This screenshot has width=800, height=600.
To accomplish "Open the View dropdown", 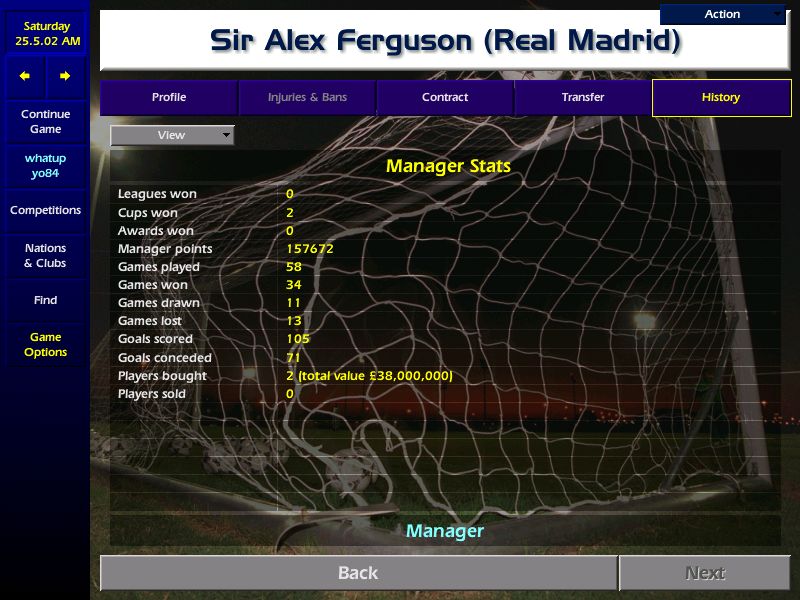I will tap(172, 135).
